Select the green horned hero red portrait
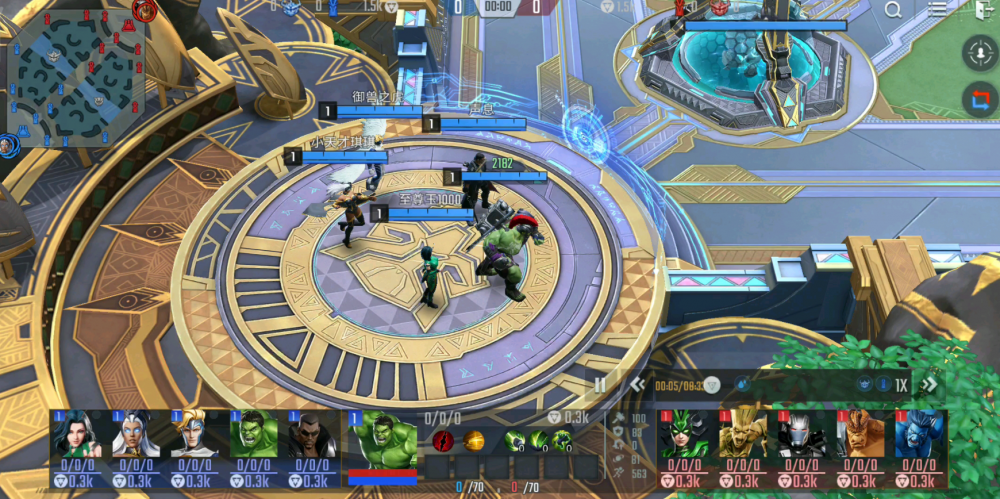 tap(686, 434)
